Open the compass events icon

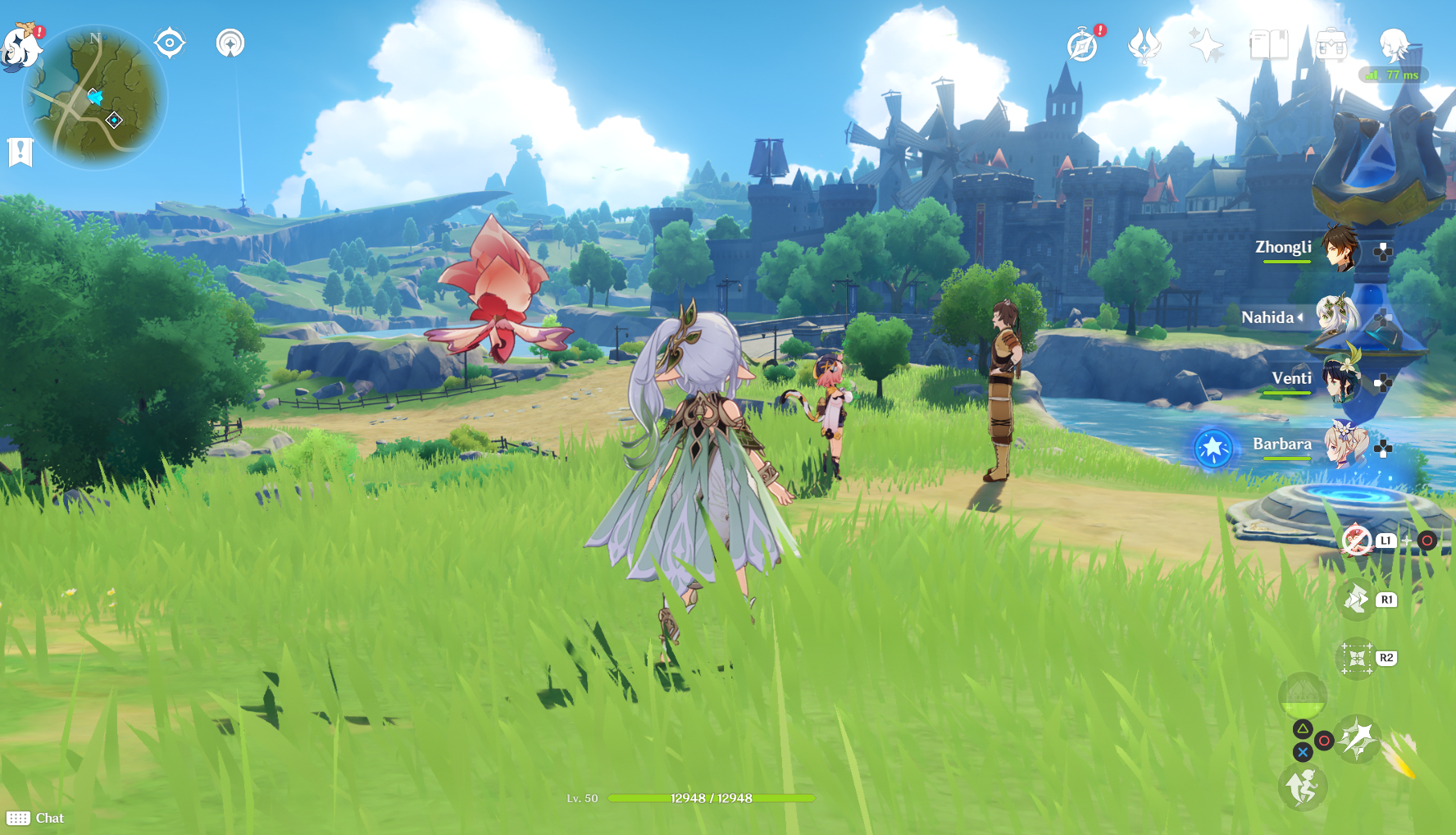coord(1082,45)
